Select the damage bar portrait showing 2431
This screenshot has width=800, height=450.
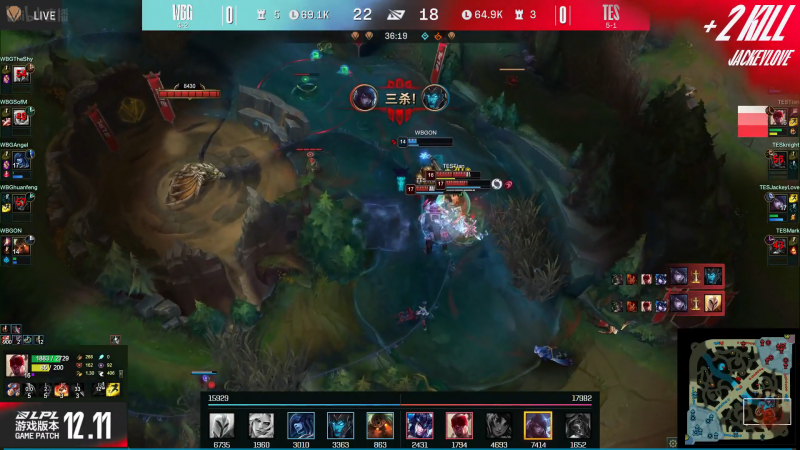(419, 425)
